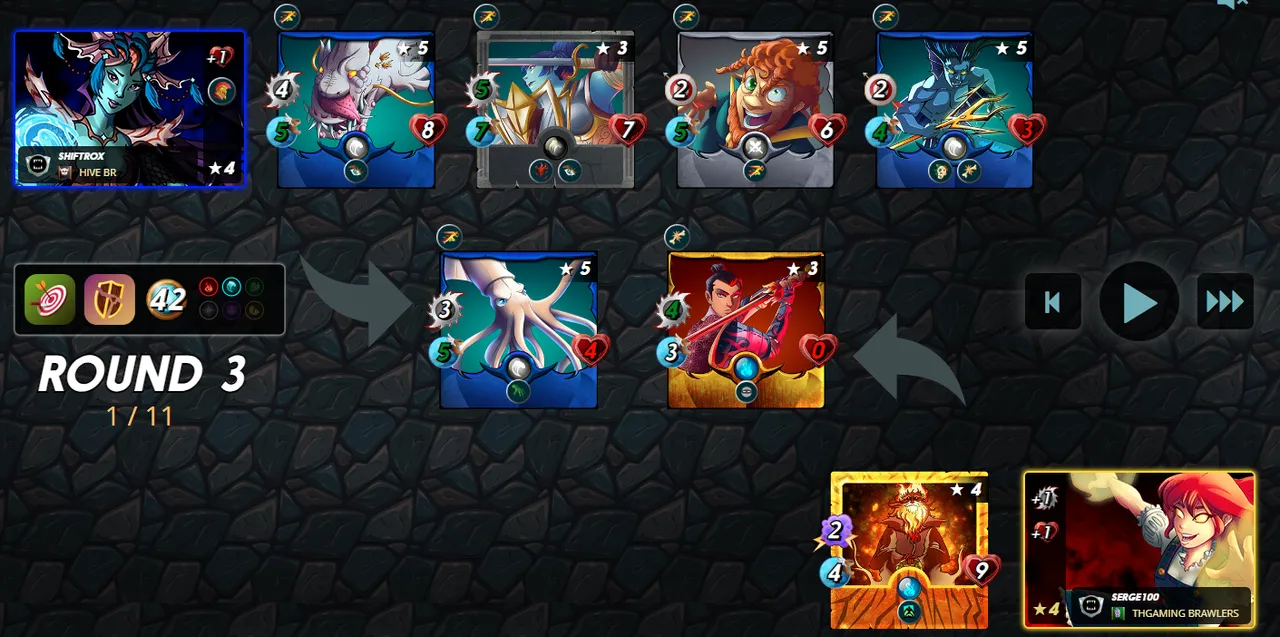
Task: Skip back to the previous round
Action: pos(1052,301)
